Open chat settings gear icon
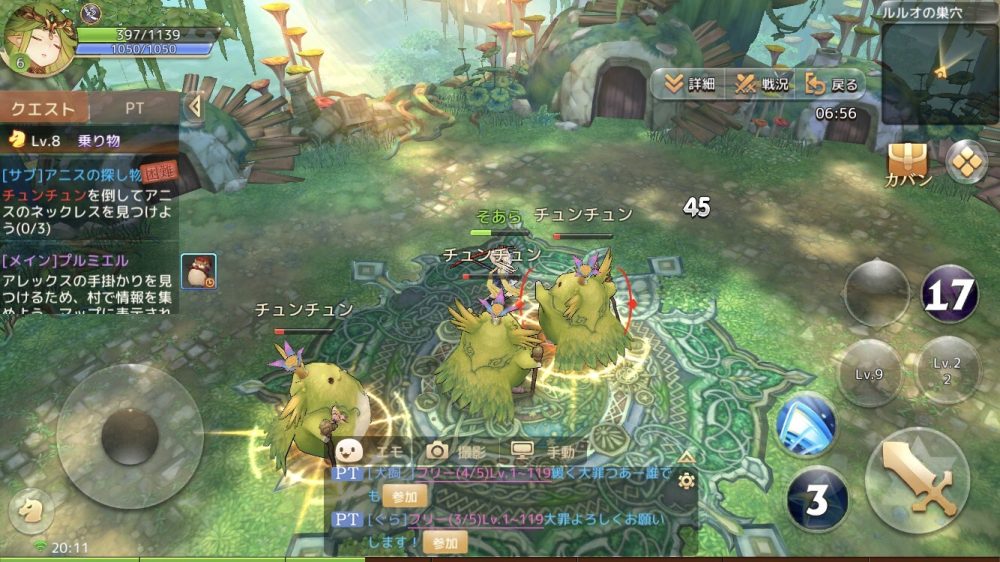1000x562 pixels. click(686, 480)
